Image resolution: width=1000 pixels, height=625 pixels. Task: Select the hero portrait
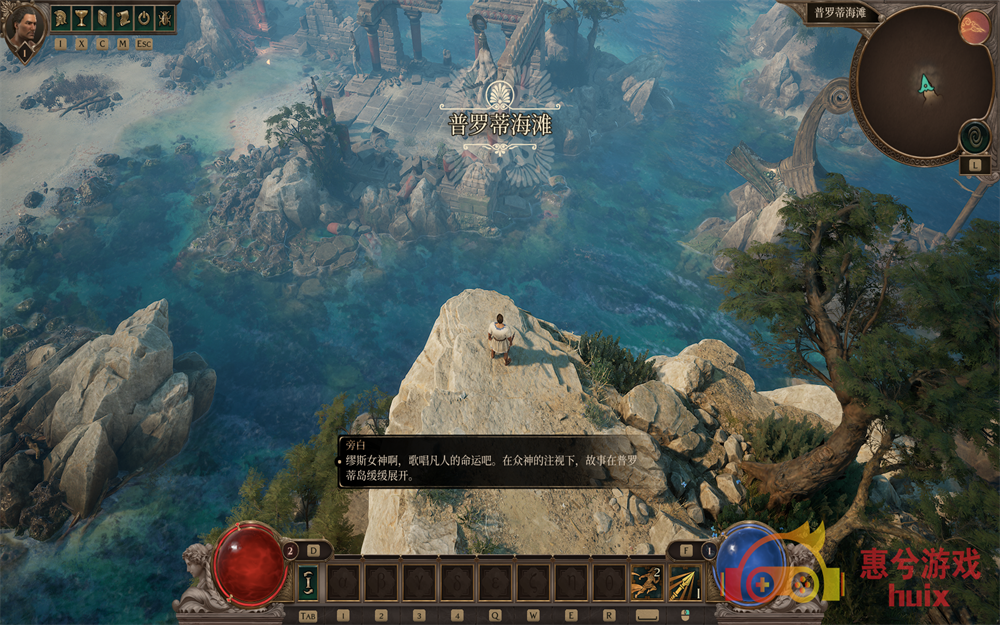tap(24, 25)
